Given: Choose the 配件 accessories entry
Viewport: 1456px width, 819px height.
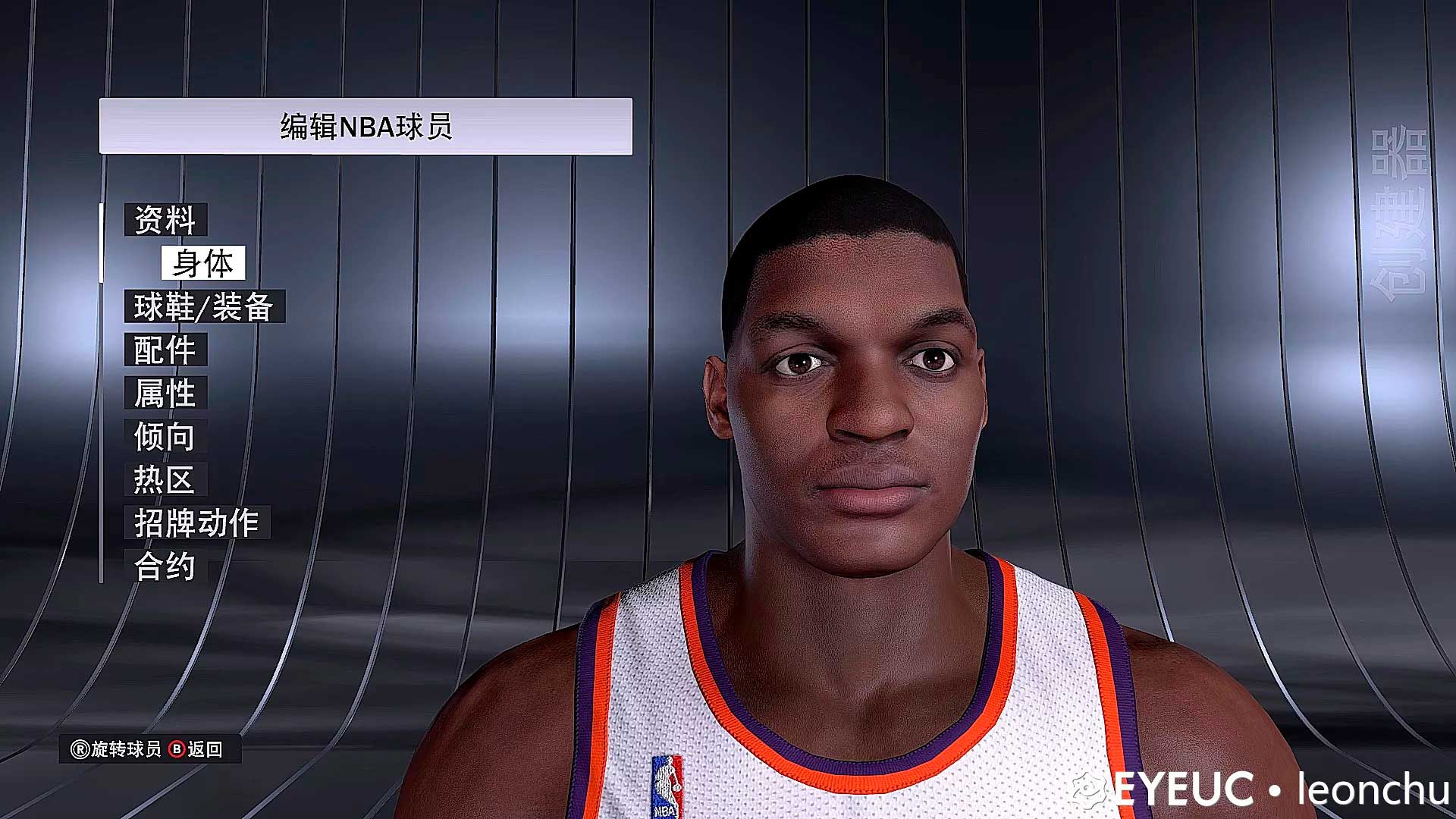Looking at the screenshot, I should [x=165, y=350].
